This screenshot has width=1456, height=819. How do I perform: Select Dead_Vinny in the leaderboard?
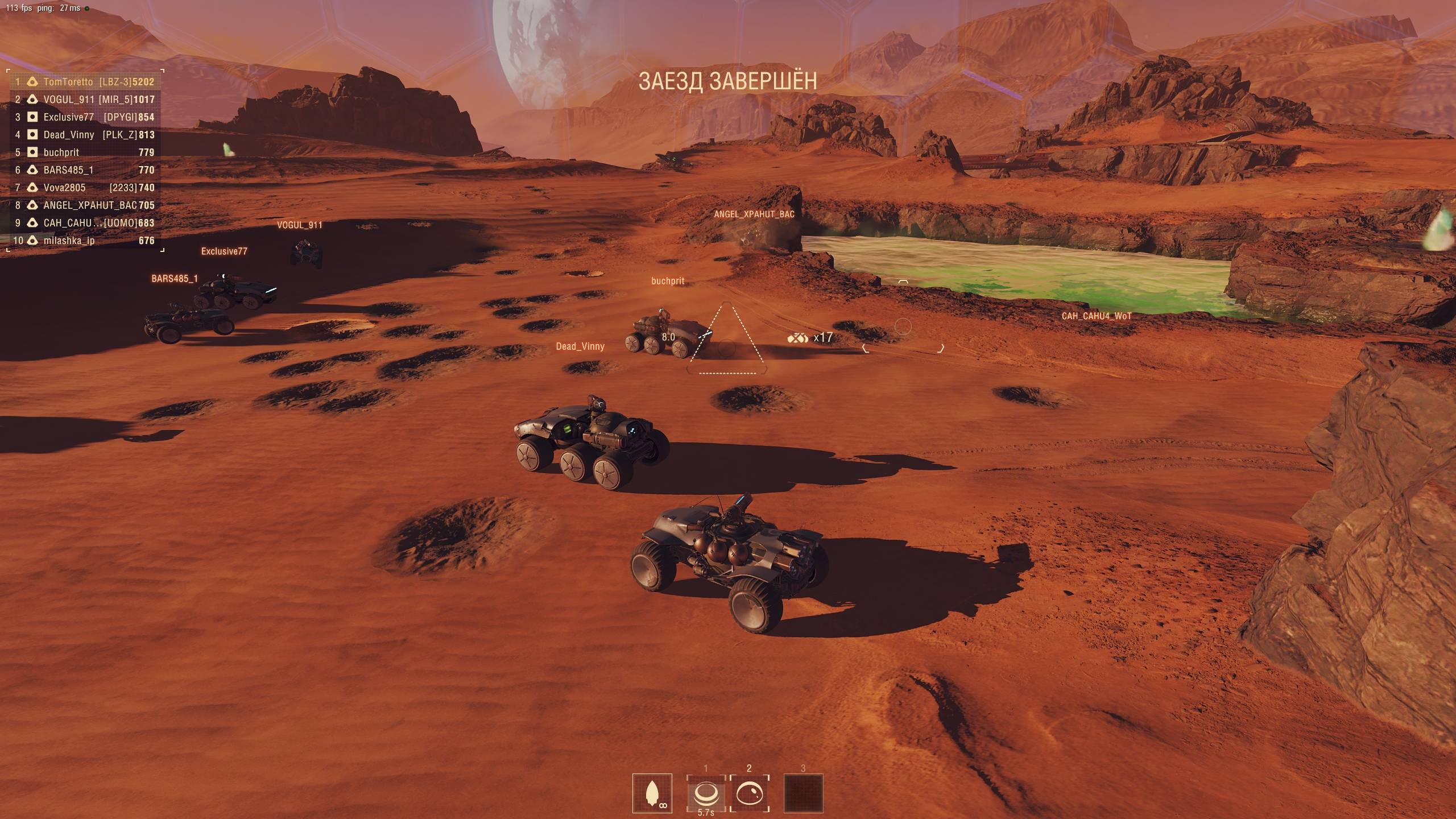tap(85, 135)
